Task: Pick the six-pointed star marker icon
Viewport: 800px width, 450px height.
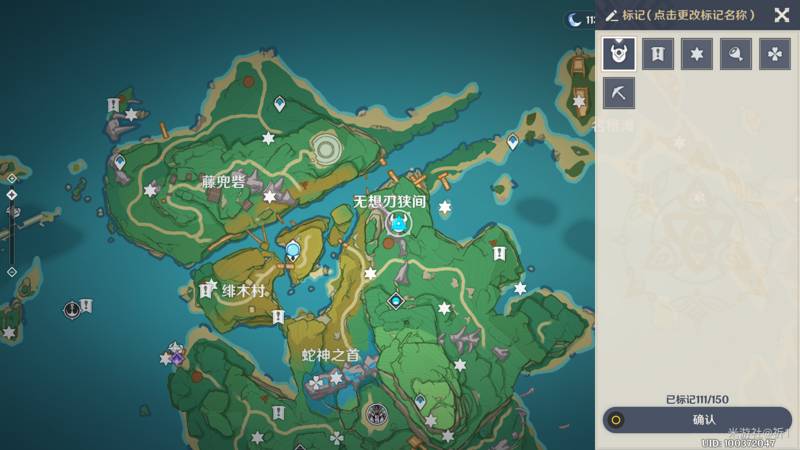Action: [x=697, y=54]
